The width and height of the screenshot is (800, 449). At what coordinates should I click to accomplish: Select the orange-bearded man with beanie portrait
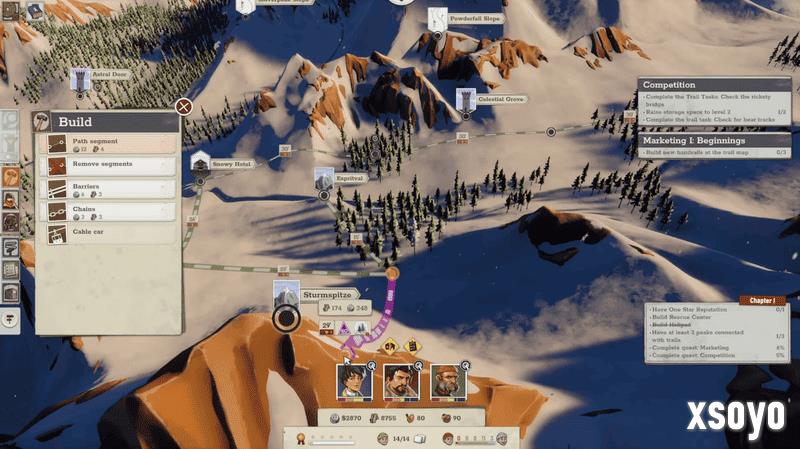coord(447,379)
